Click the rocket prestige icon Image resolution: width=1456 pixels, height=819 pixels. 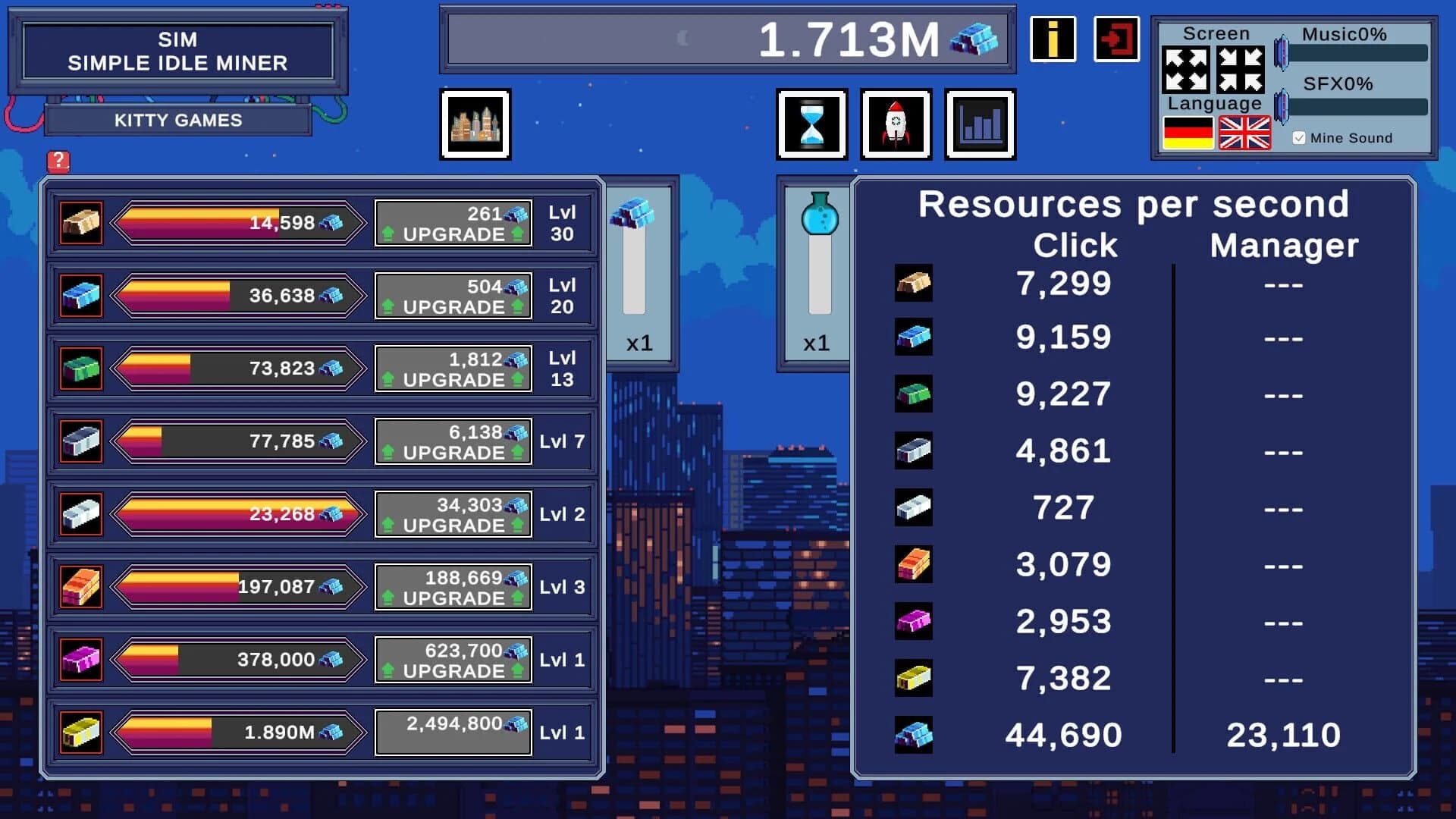(x=896, y=124)
